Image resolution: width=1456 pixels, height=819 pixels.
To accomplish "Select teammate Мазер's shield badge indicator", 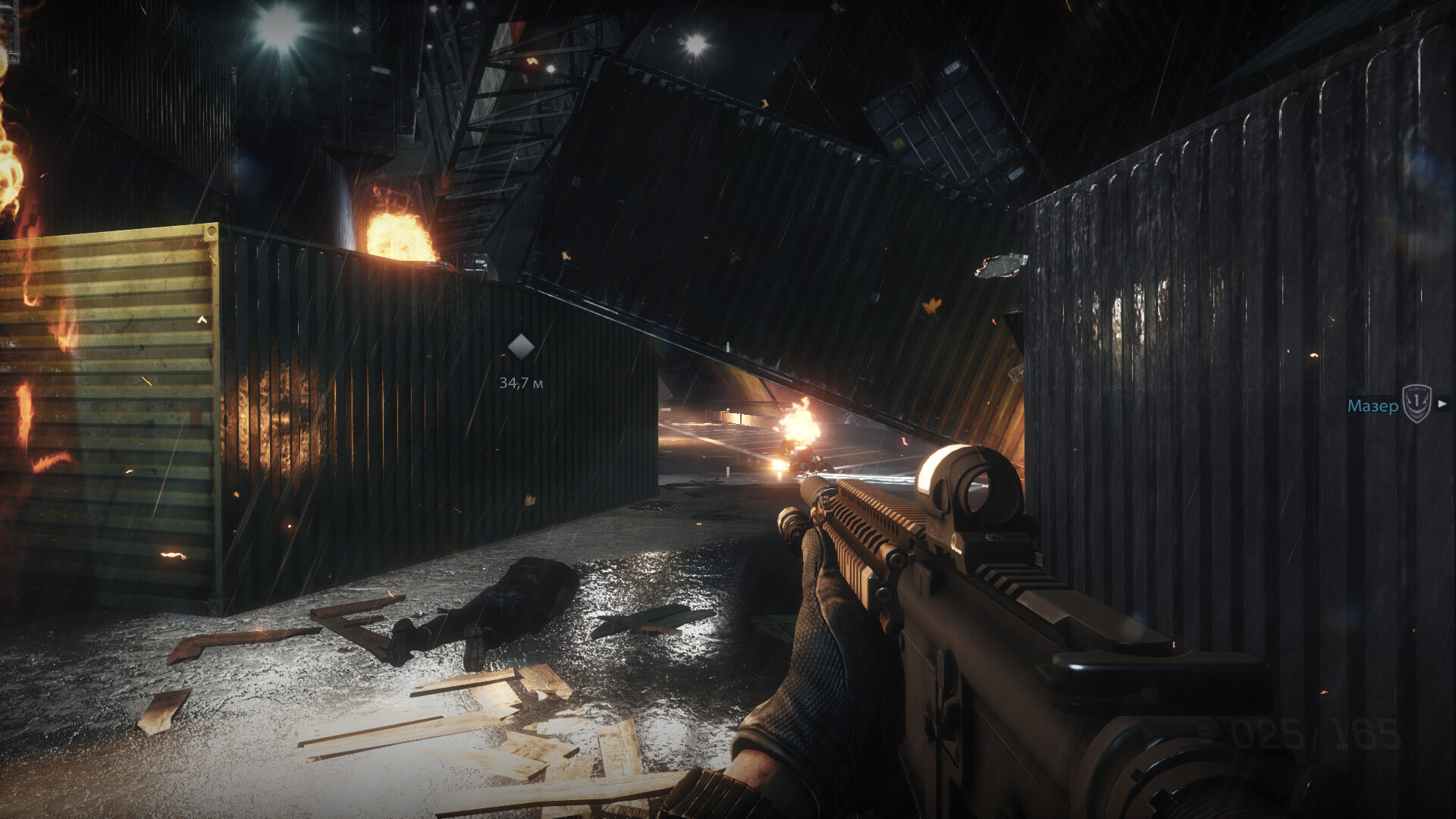I will (x=1415, y=403).
